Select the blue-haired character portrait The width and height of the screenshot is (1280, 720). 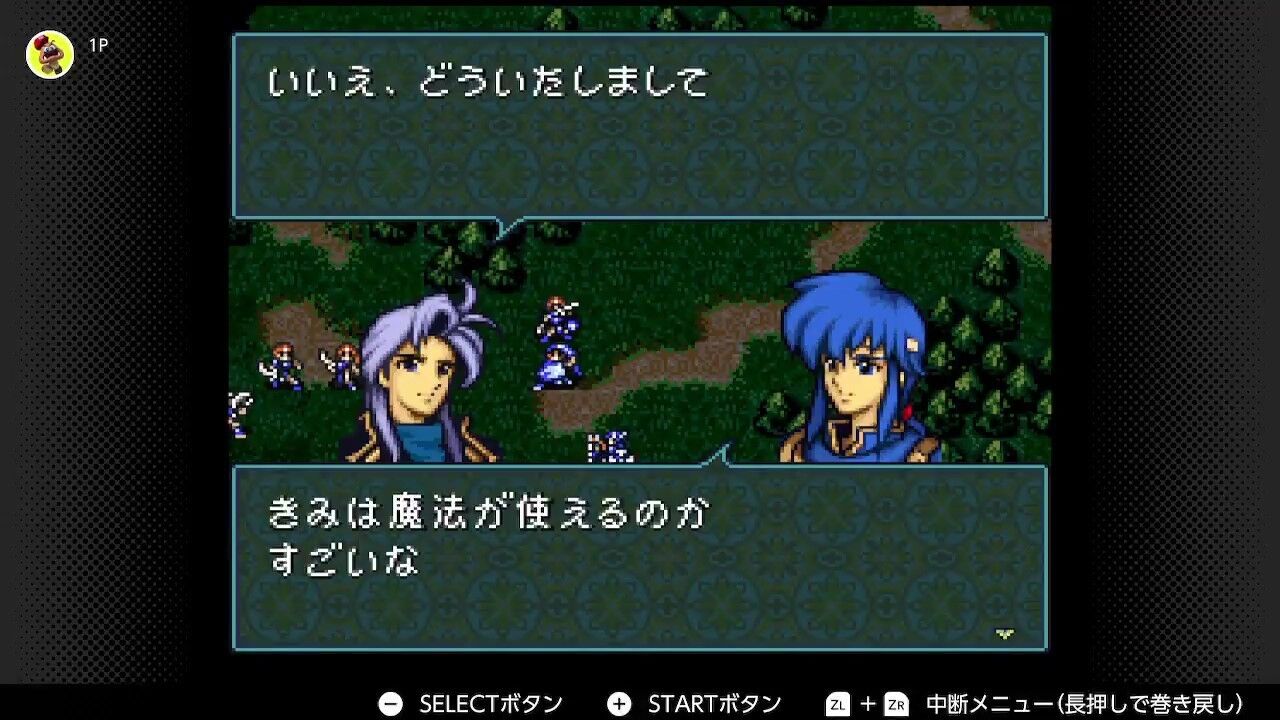click(855, 370)
